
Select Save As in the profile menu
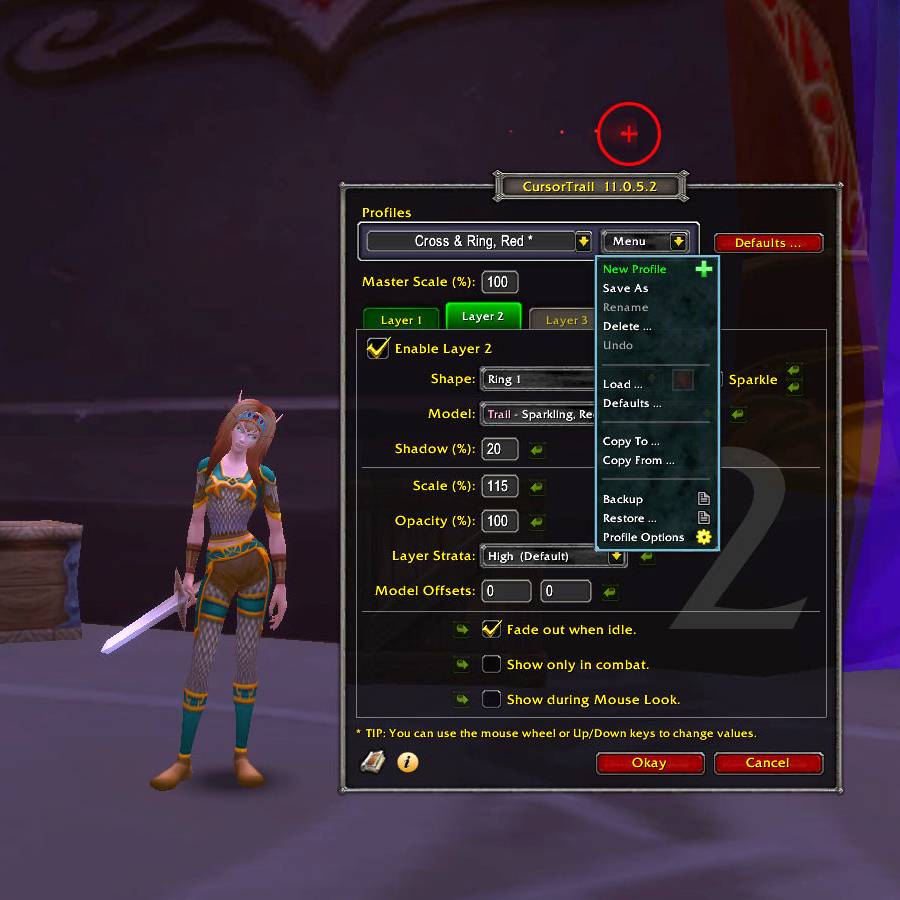pos(626,288)
